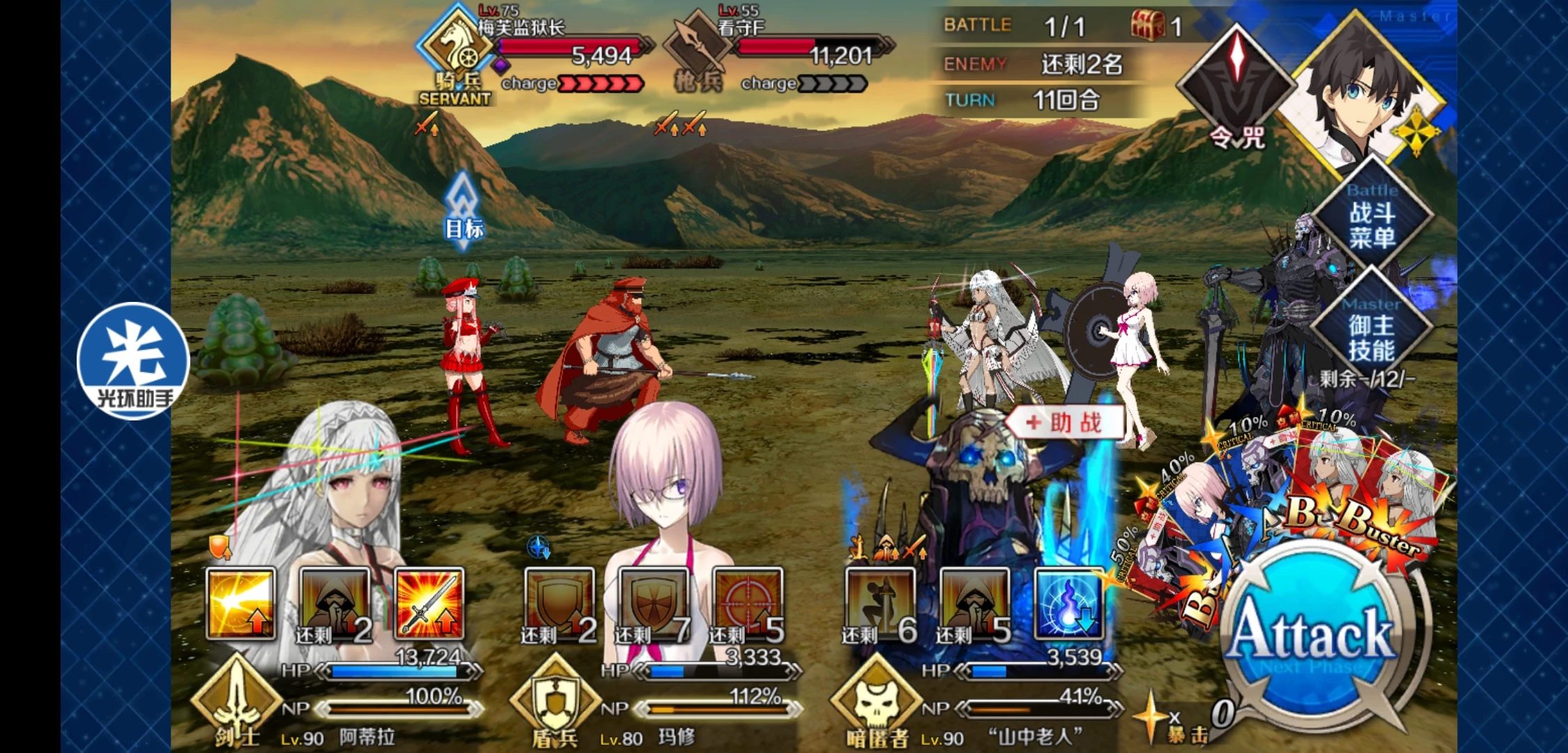This screenshot has width=1568, height=753.
Task: Select King Hassan's kneeling figure skill
Action: pos(879,603)
